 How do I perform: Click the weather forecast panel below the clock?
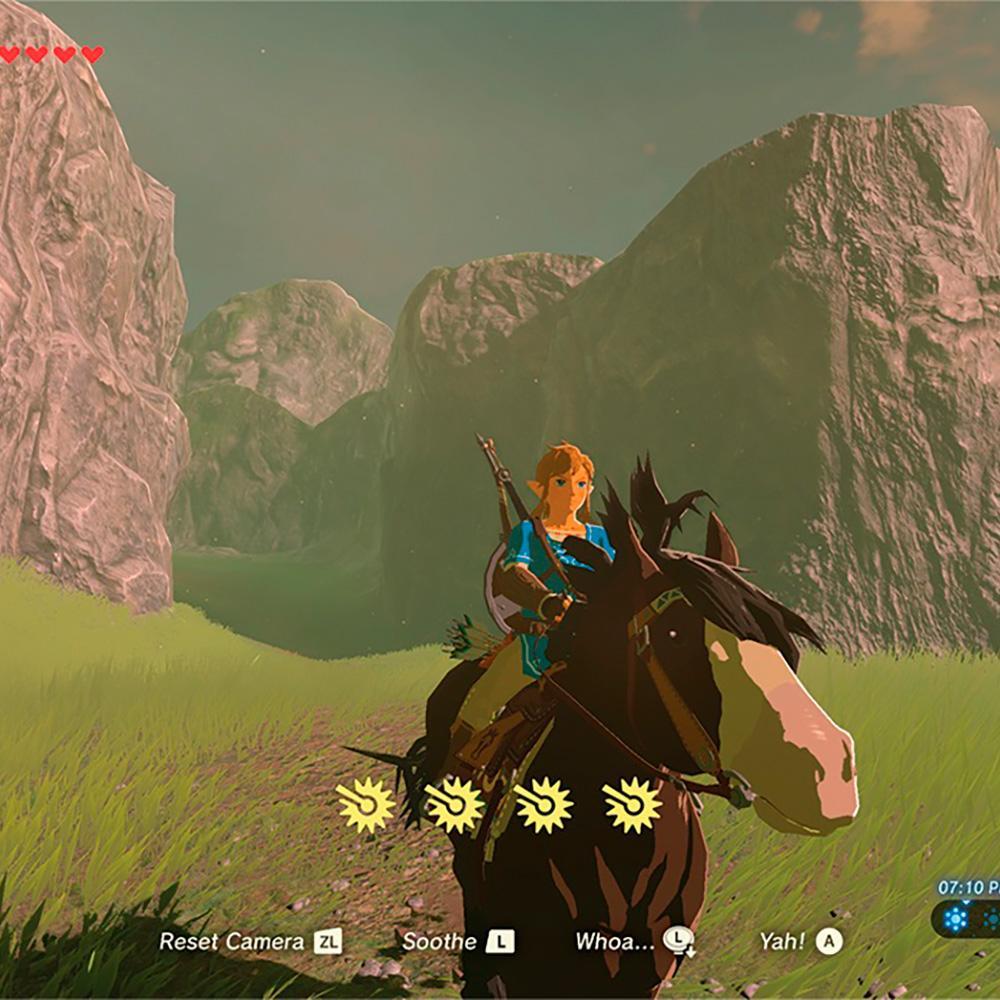(x=968, y=920)
